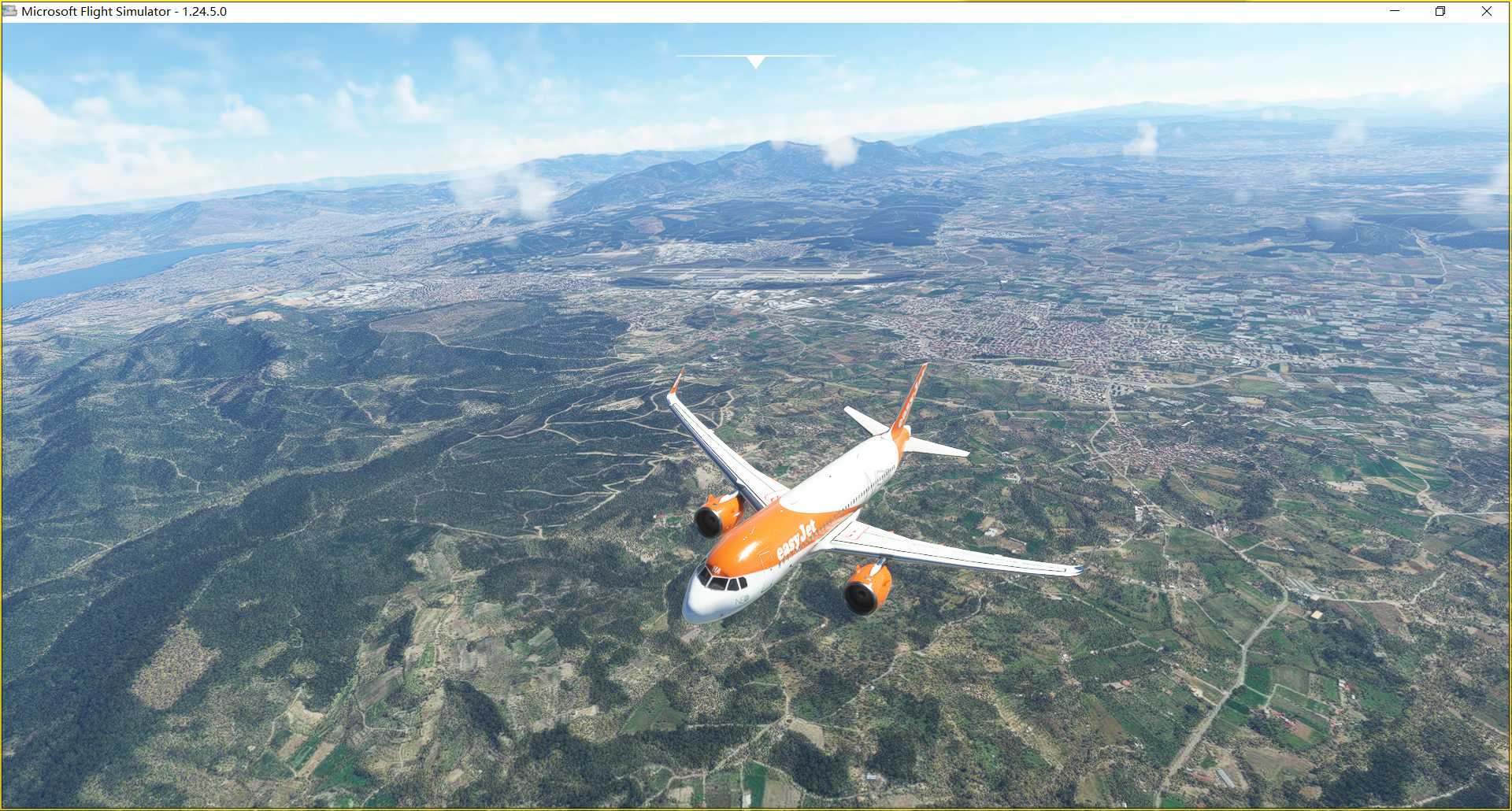
Task: Close the Microsoft Flight Simulator window
Action: (x=1486, y=11)
